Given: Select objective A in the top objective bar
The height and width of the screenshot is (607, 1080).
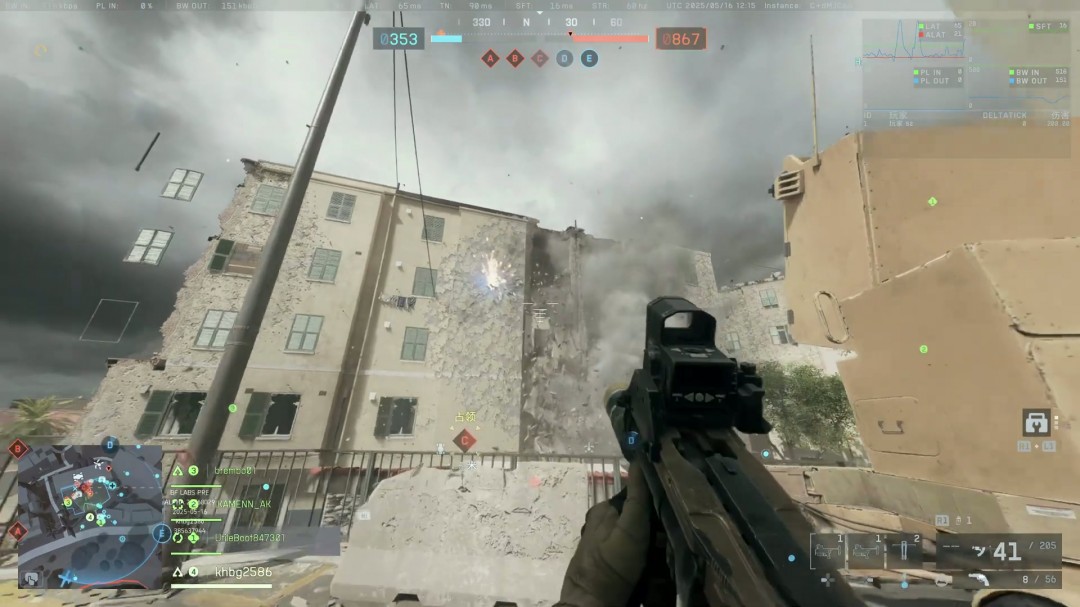Looking at the screenshot, I should [x=490, y=58].
